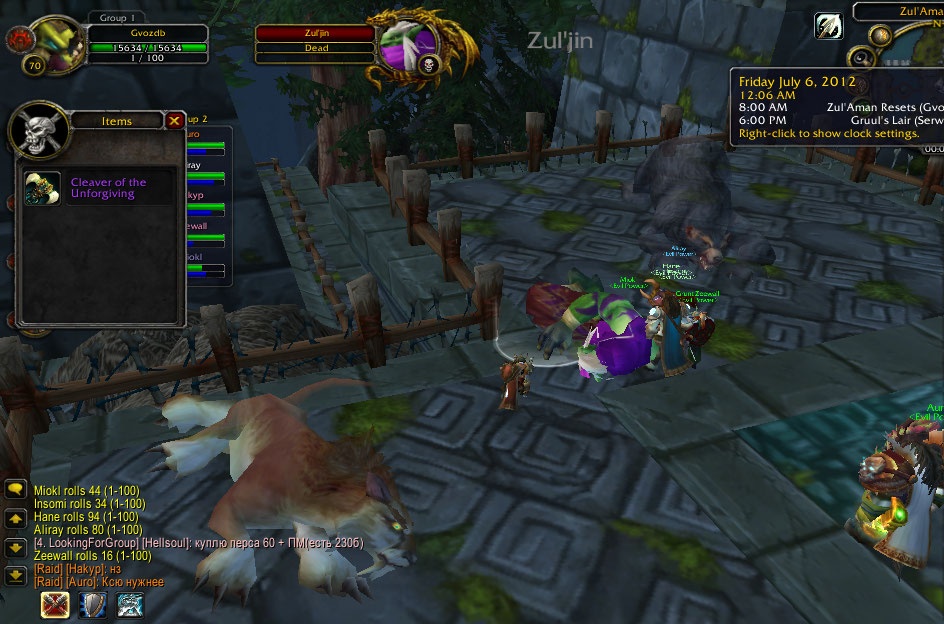
Task: Click the arrow buff icon beside the minimap
Action: (x=828, y=26)
